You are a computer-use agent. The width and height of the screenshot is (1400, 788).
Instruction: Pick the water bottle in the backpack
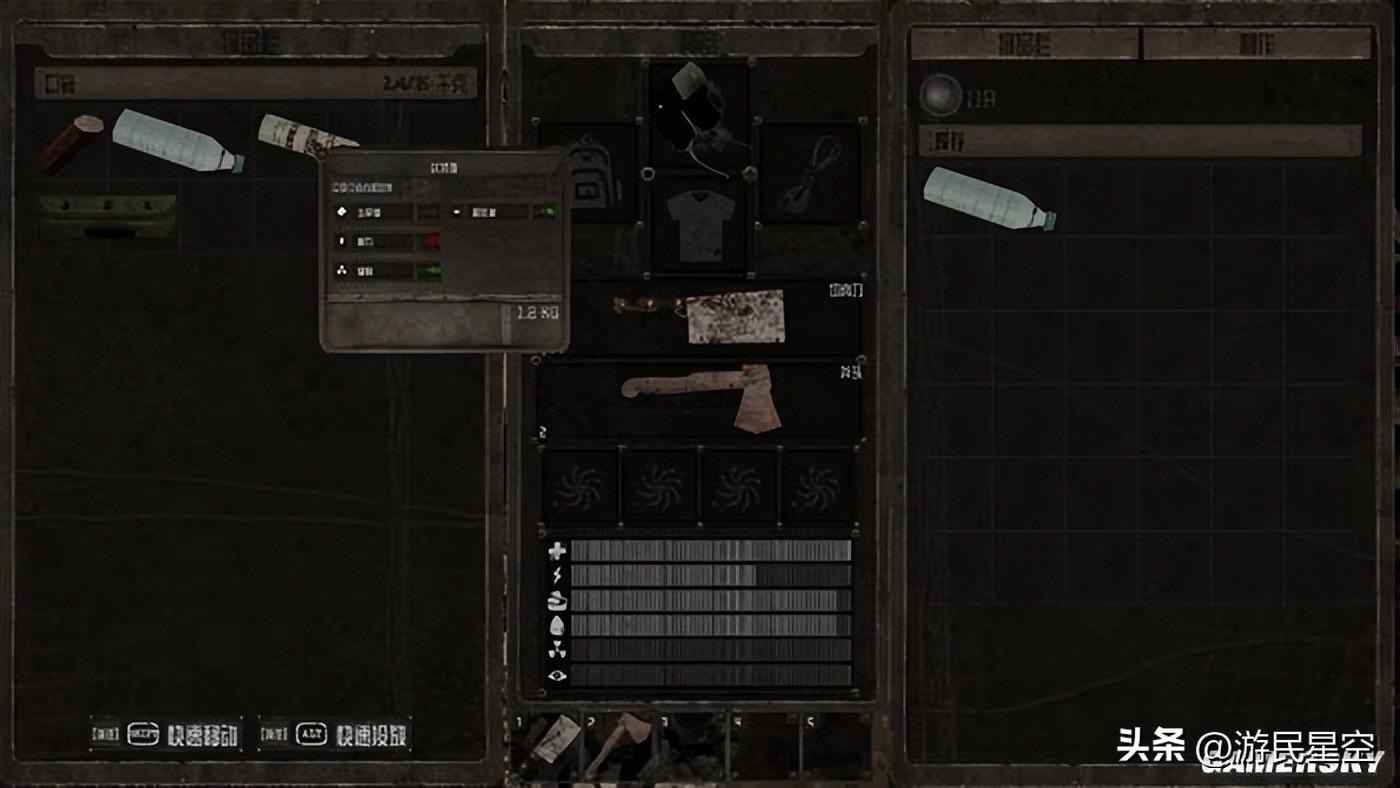(176, 142)
